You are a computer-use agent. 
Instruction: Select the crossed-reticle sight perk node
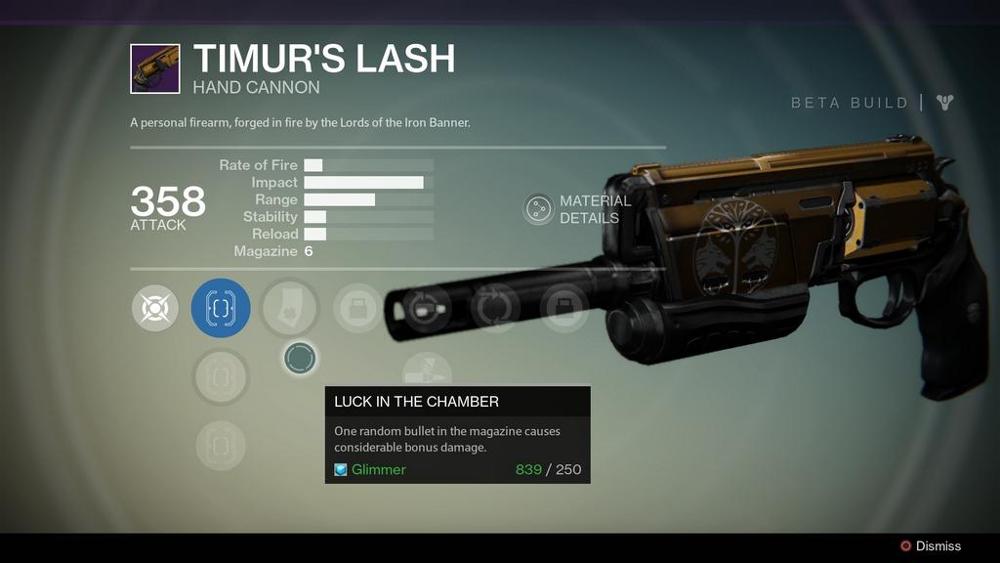coord(155,308)
